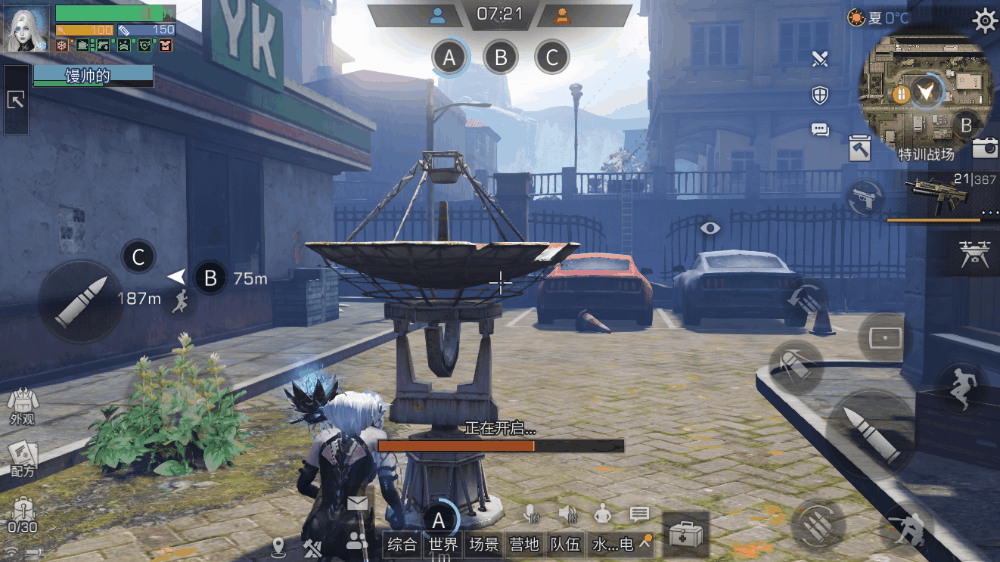Open the crossed swords menu
The image size is (1000, 562).
820,59
